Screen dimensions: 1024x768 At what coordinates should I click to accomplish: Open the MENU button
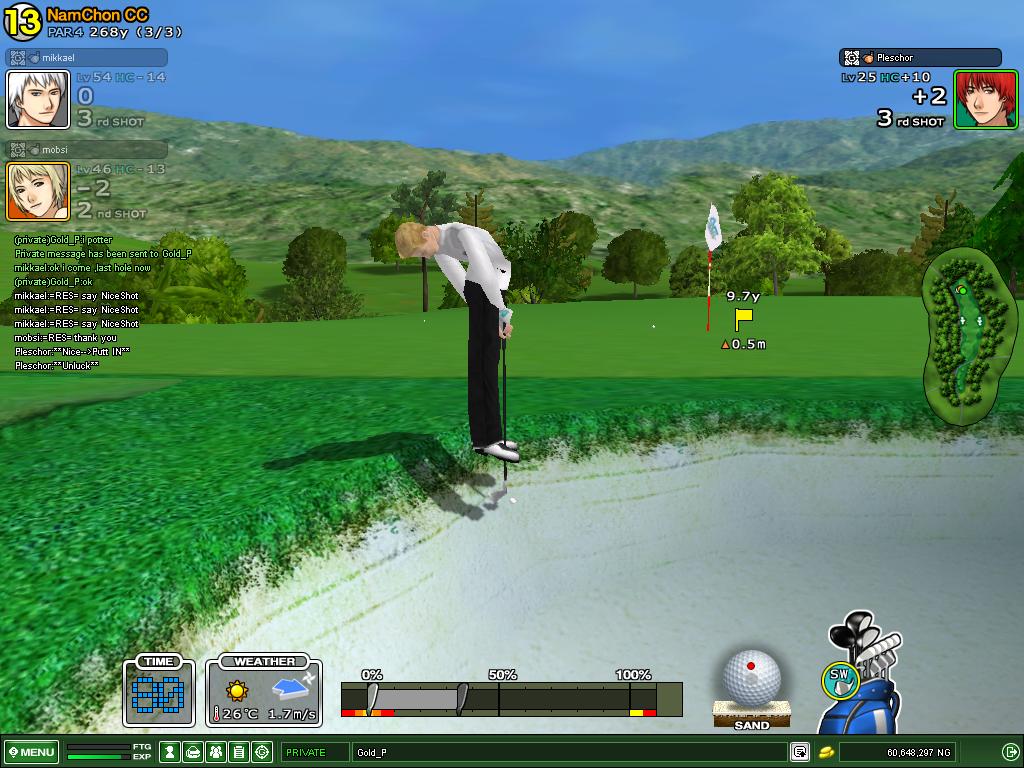point(31,752)
